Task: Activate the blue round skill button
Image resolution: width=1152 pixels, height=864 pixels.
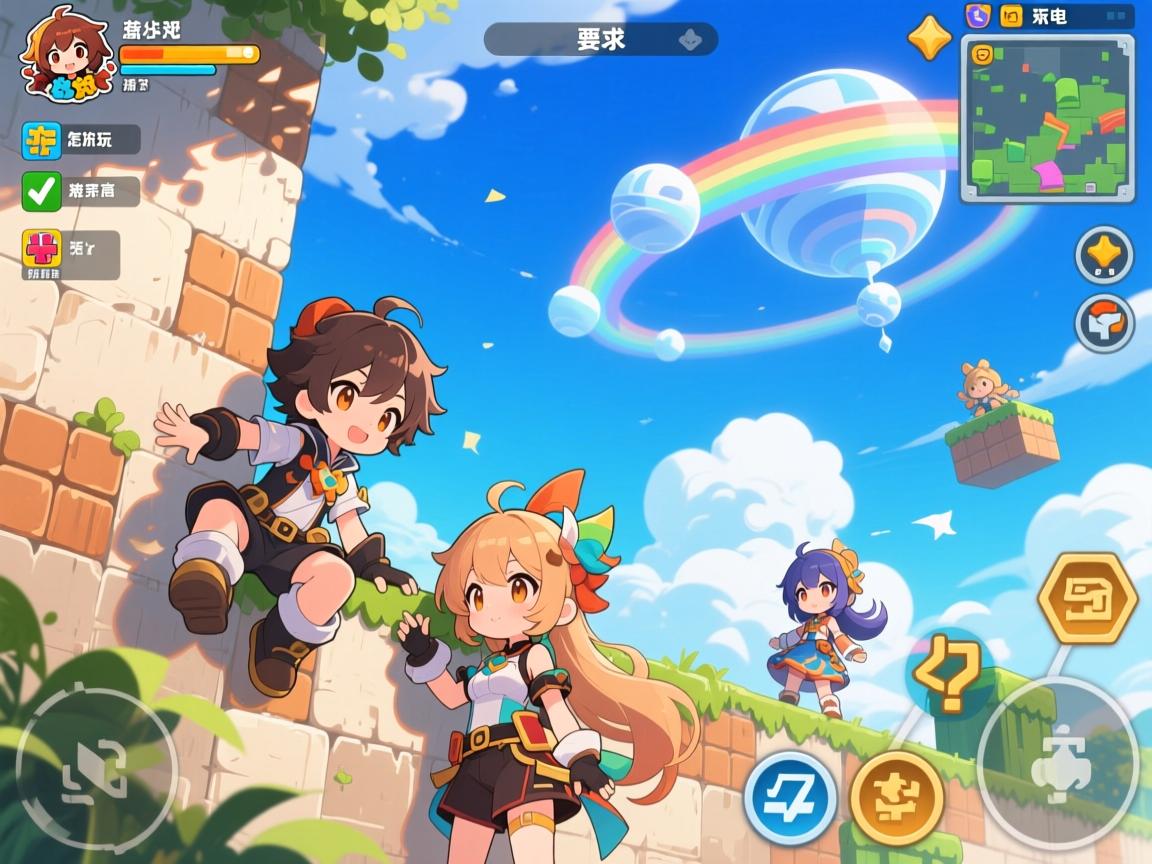Action: (790, 797)
